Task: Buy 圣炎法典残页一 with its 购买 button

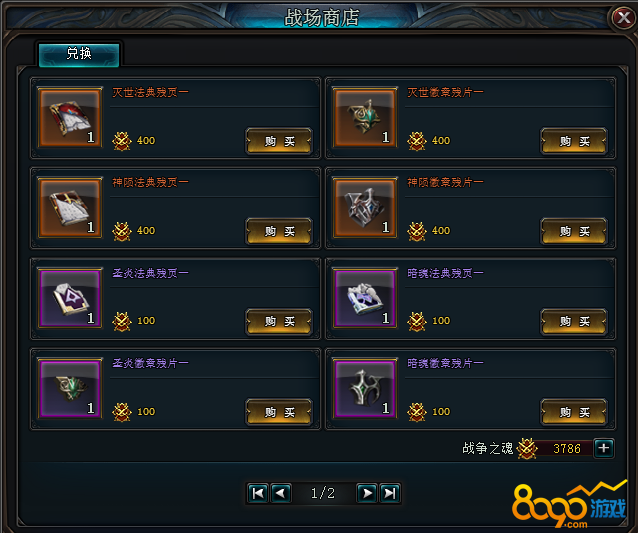Action: pos(279,321)
